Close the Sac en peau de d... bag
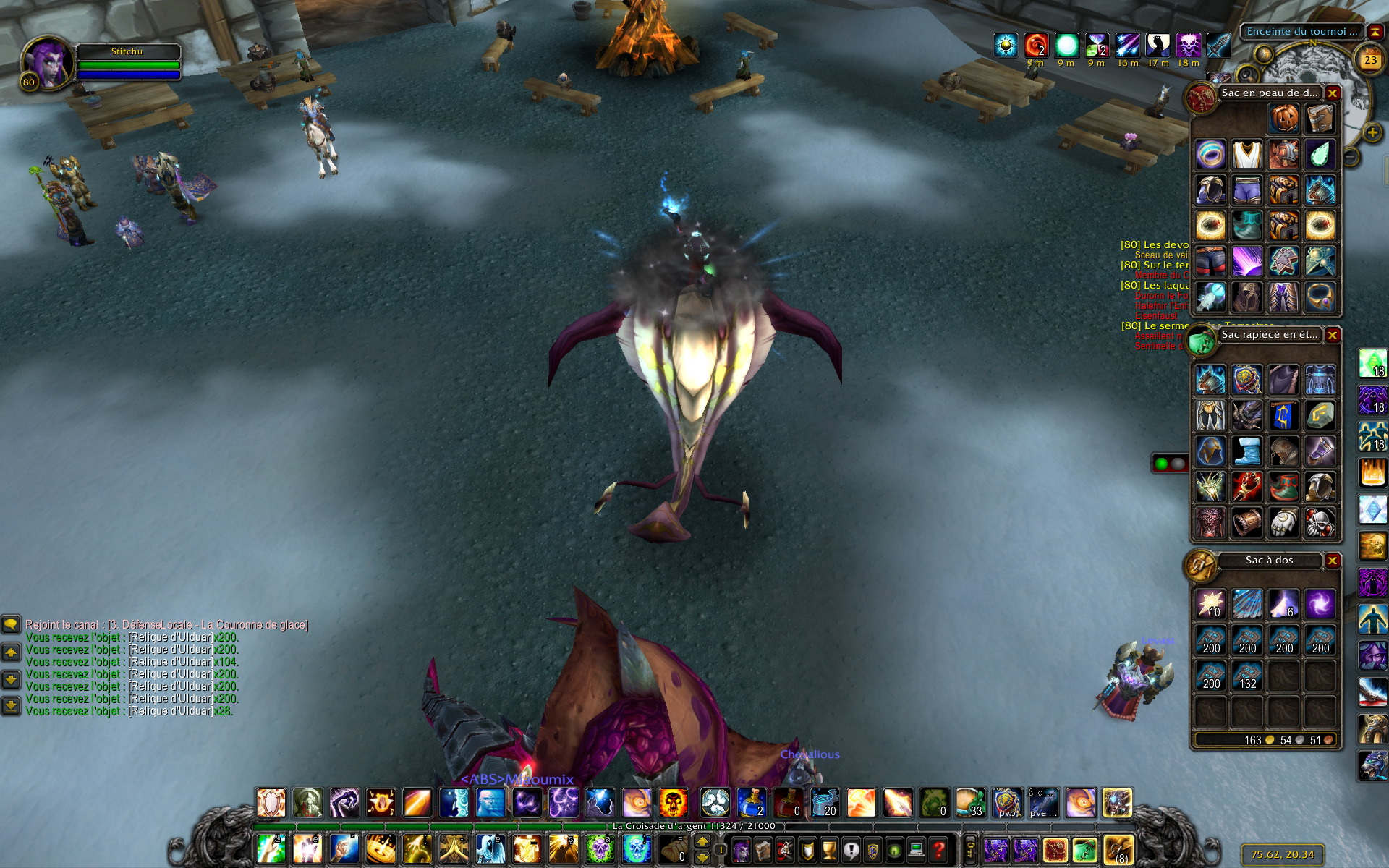 [1332, 93]
